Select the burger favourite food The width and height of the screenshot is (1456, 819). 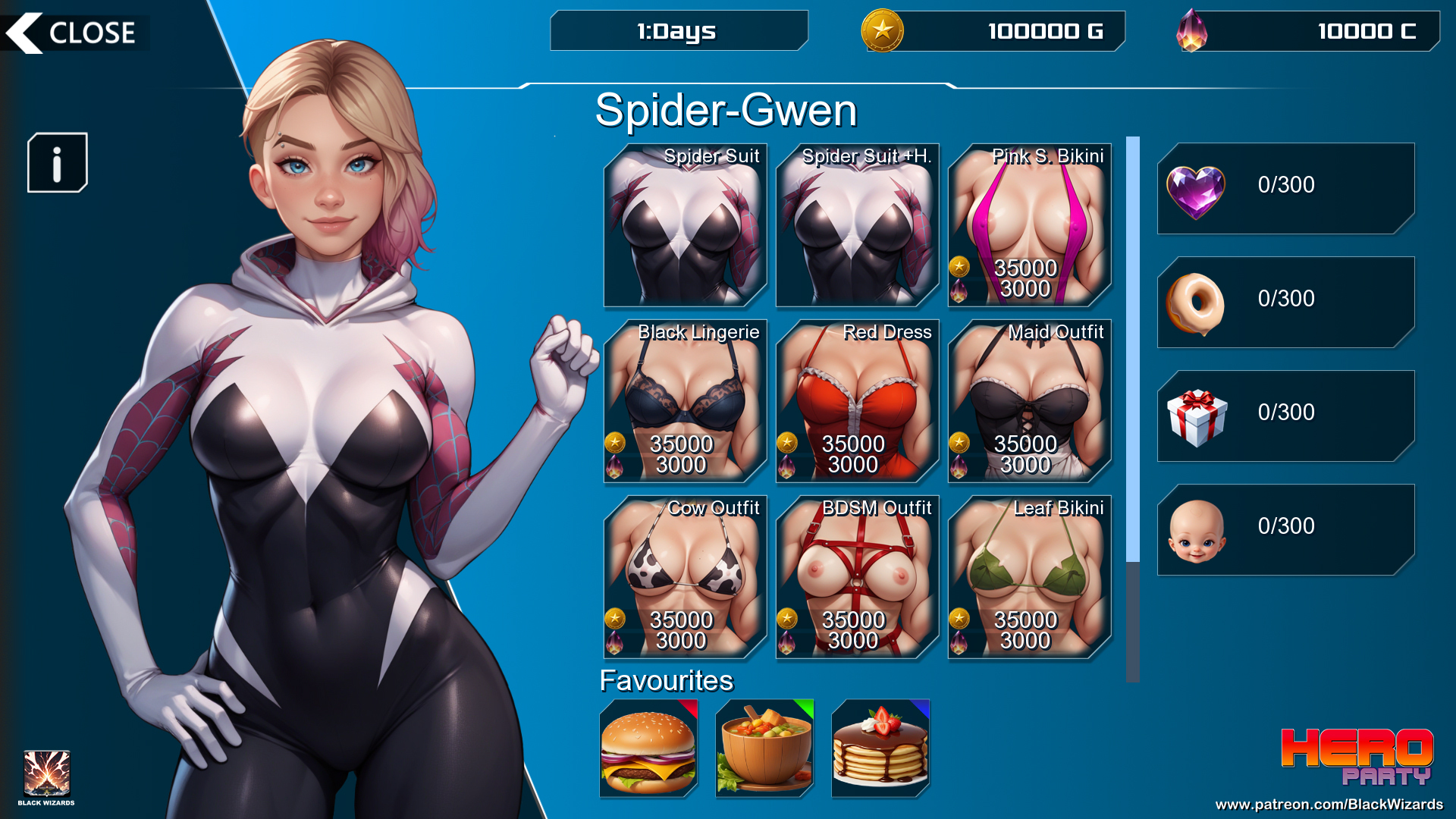click(648, 748)
